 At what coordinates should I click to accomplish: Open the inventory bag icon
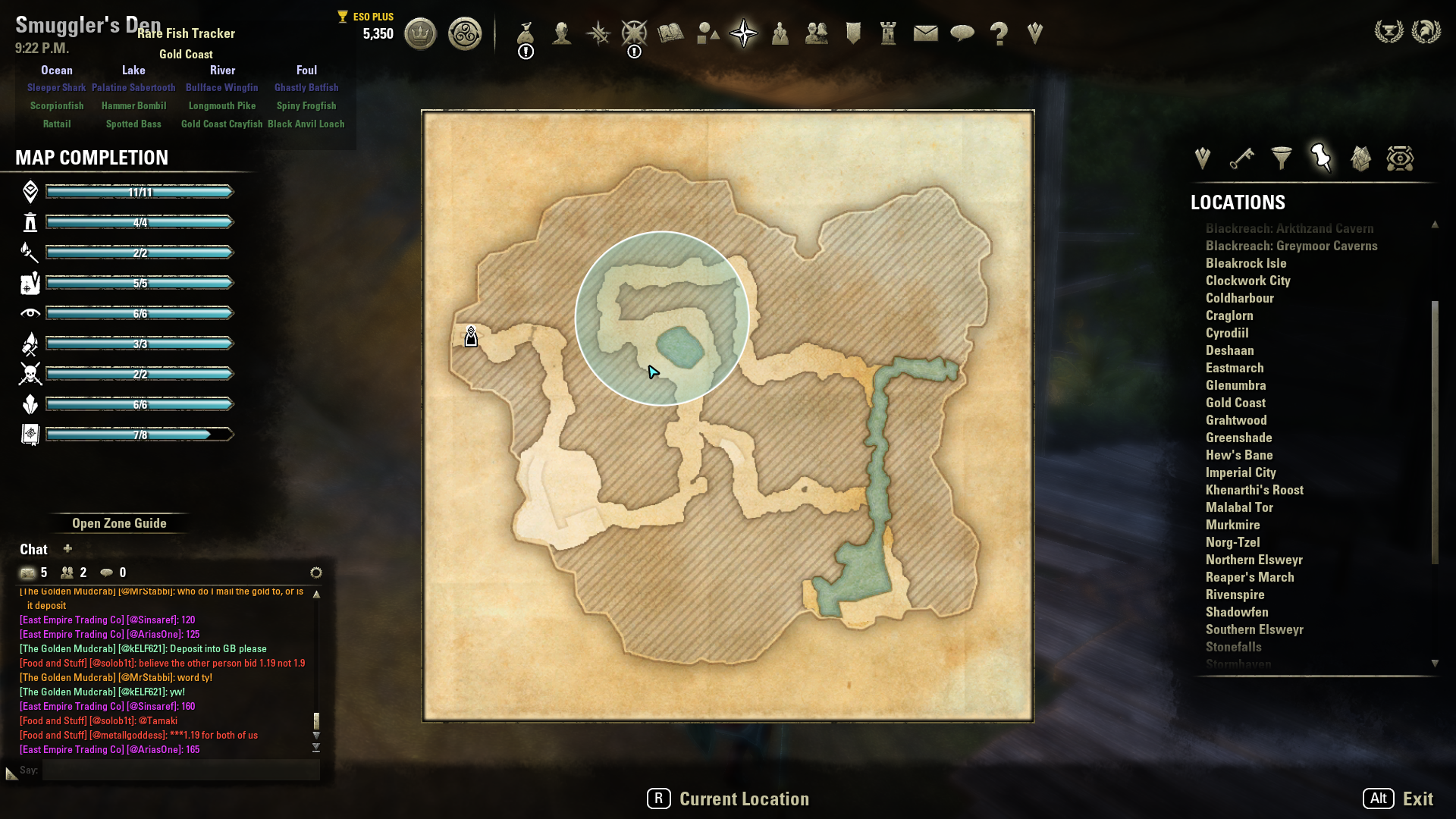click(x=526, y=33)
